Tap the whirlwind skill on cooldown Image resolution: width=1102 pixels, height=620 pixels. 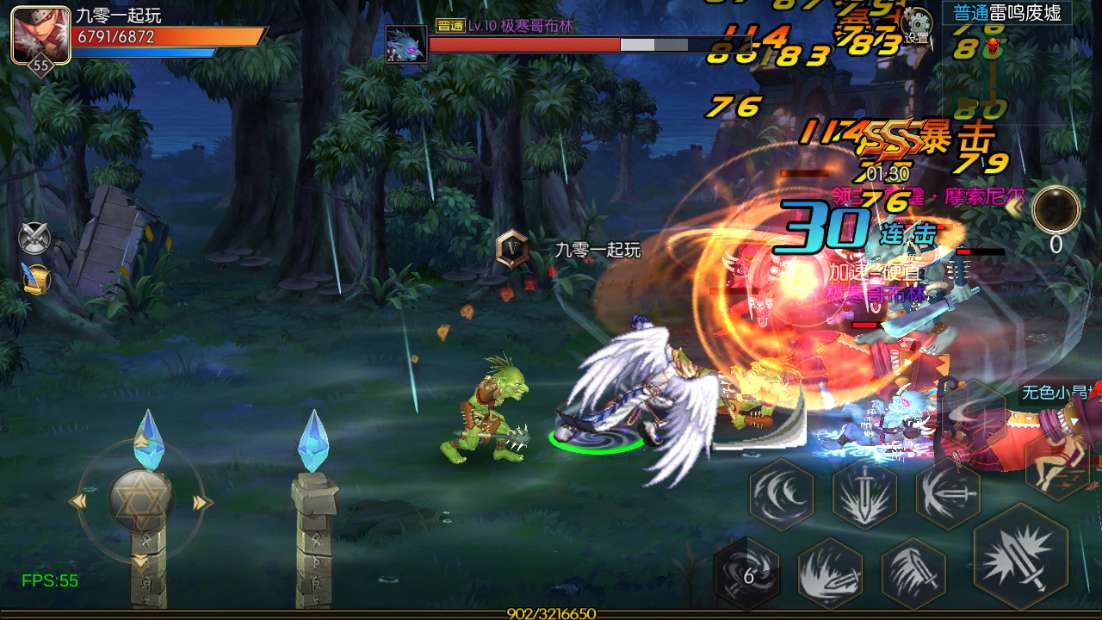pos(747,573)
